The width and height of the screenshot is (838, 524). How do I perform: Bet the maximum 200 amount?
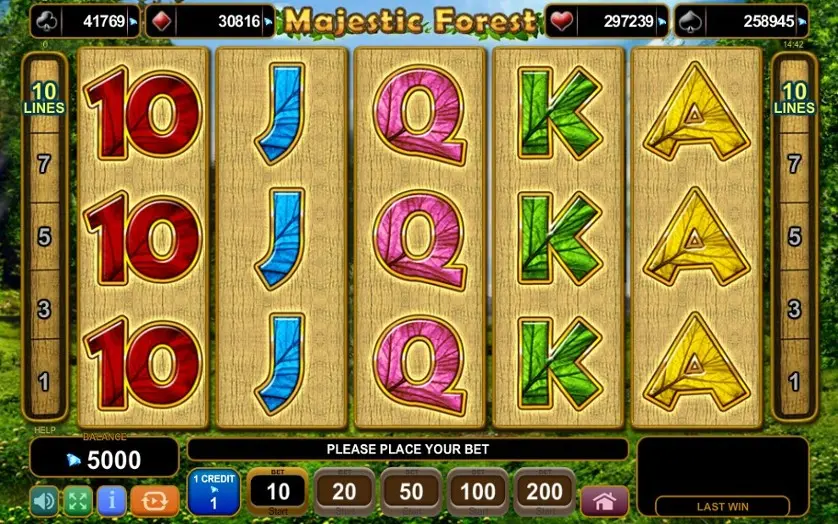tap(545, 491)
